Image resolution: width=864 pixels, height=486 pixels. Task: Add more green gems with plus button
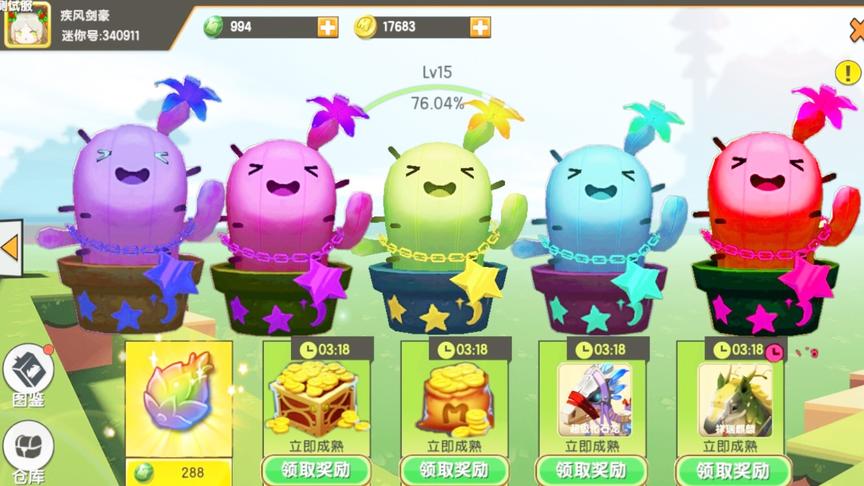coord(328,27)
